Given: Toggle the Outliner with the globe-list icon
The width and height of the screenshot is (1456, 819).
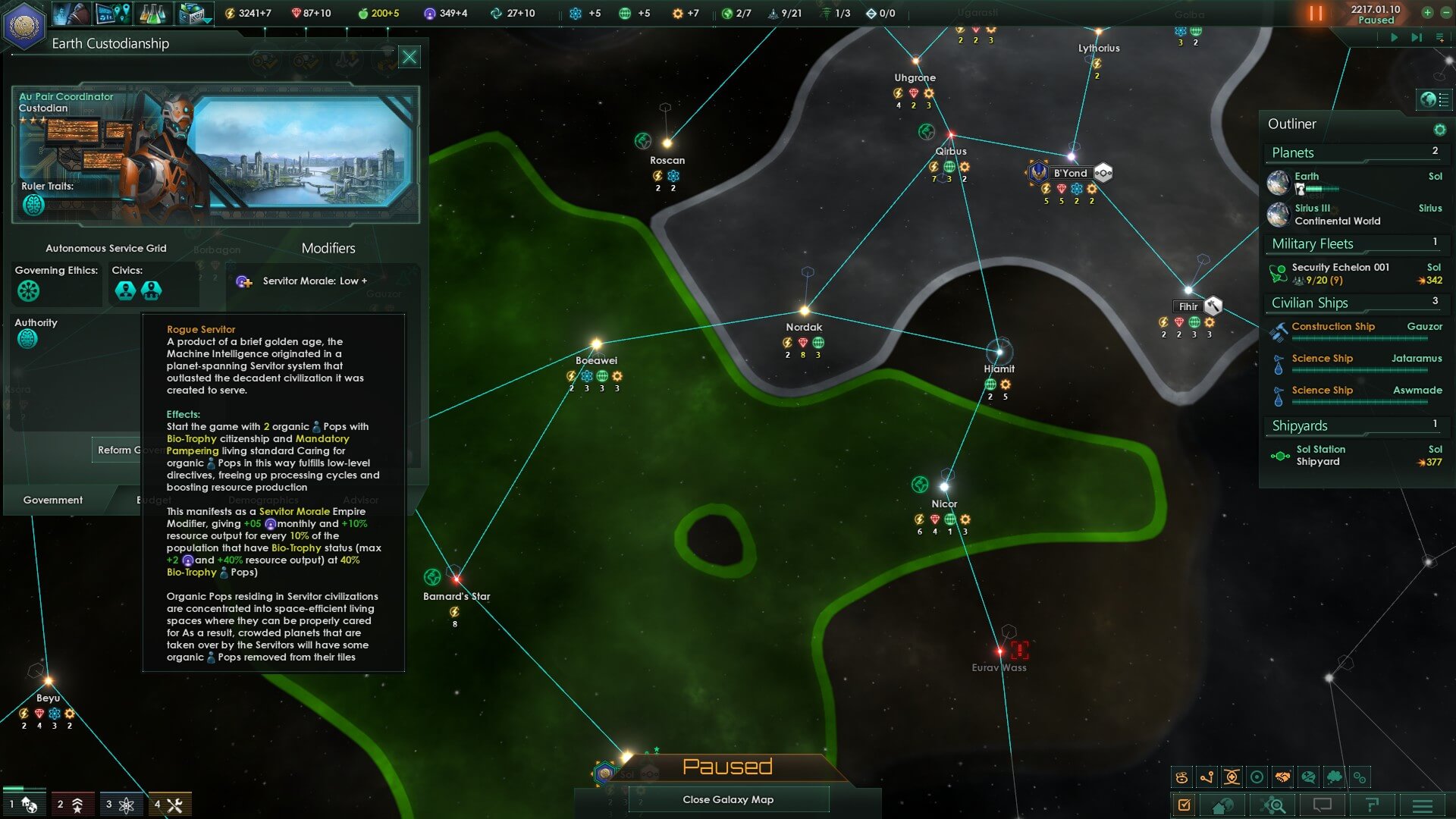Looking at the screenshot, I should coord(1435,99).
